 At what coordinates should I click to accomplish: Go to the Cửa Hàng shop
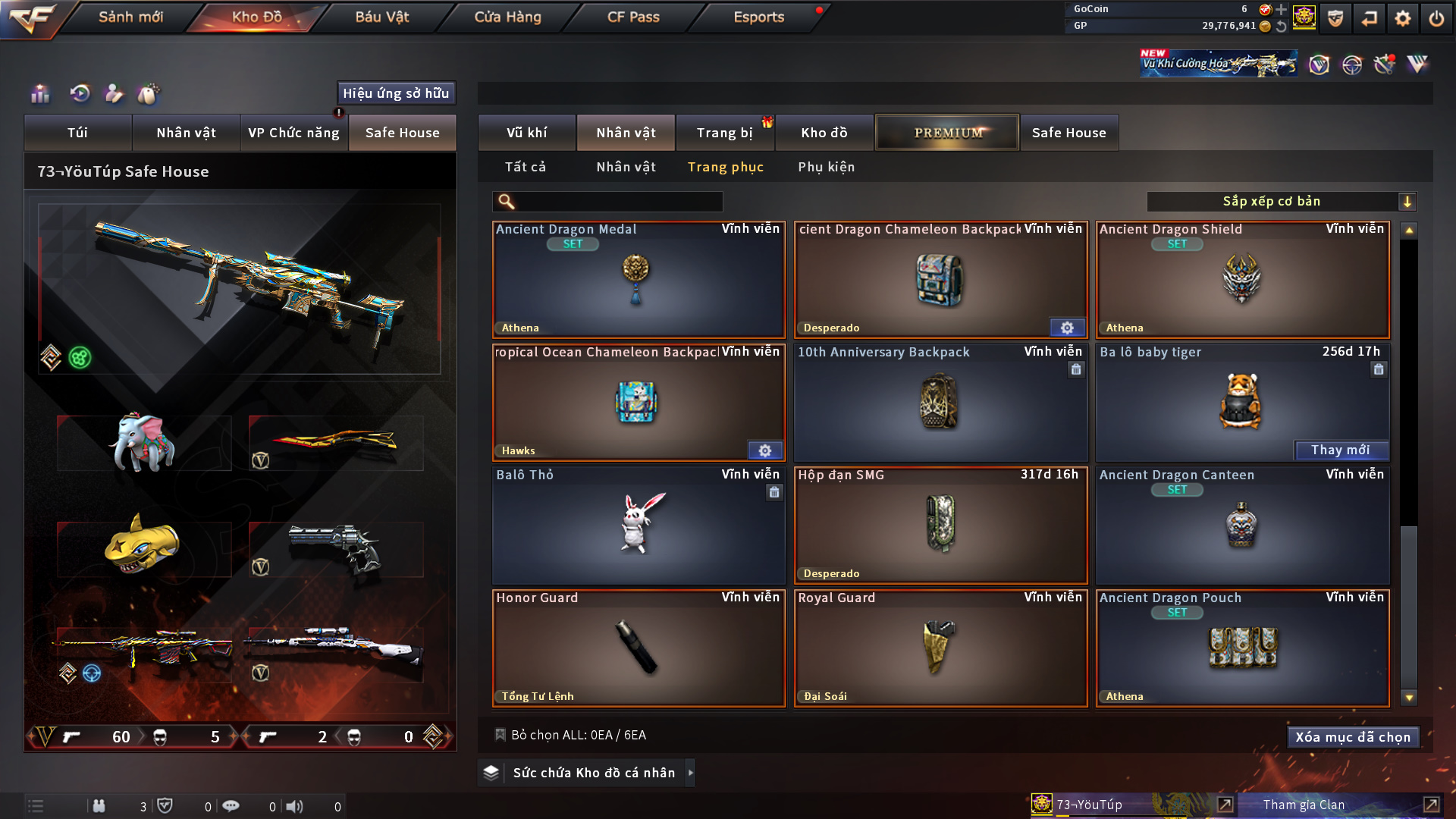pos(507,17)
